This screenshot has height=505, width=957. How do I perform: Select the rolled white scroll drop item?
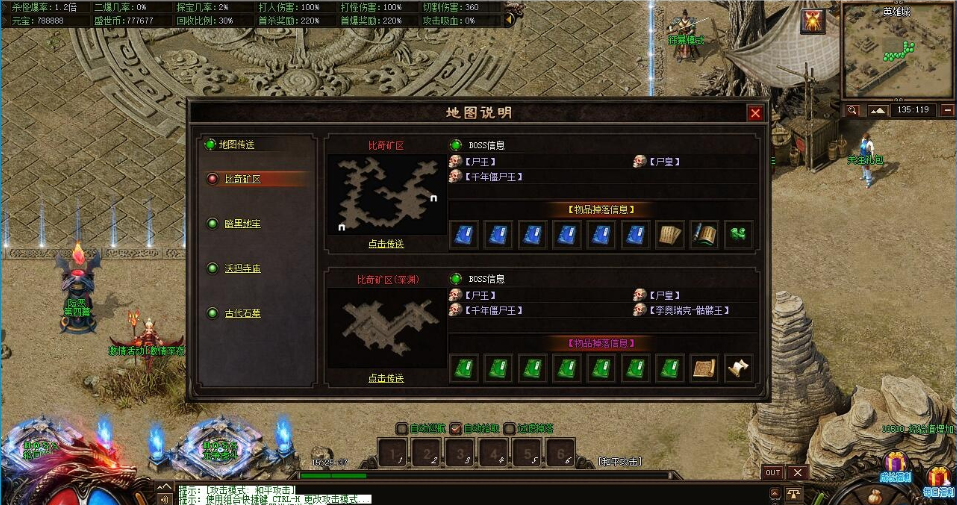pyautogui.click(x=738, y=368)
